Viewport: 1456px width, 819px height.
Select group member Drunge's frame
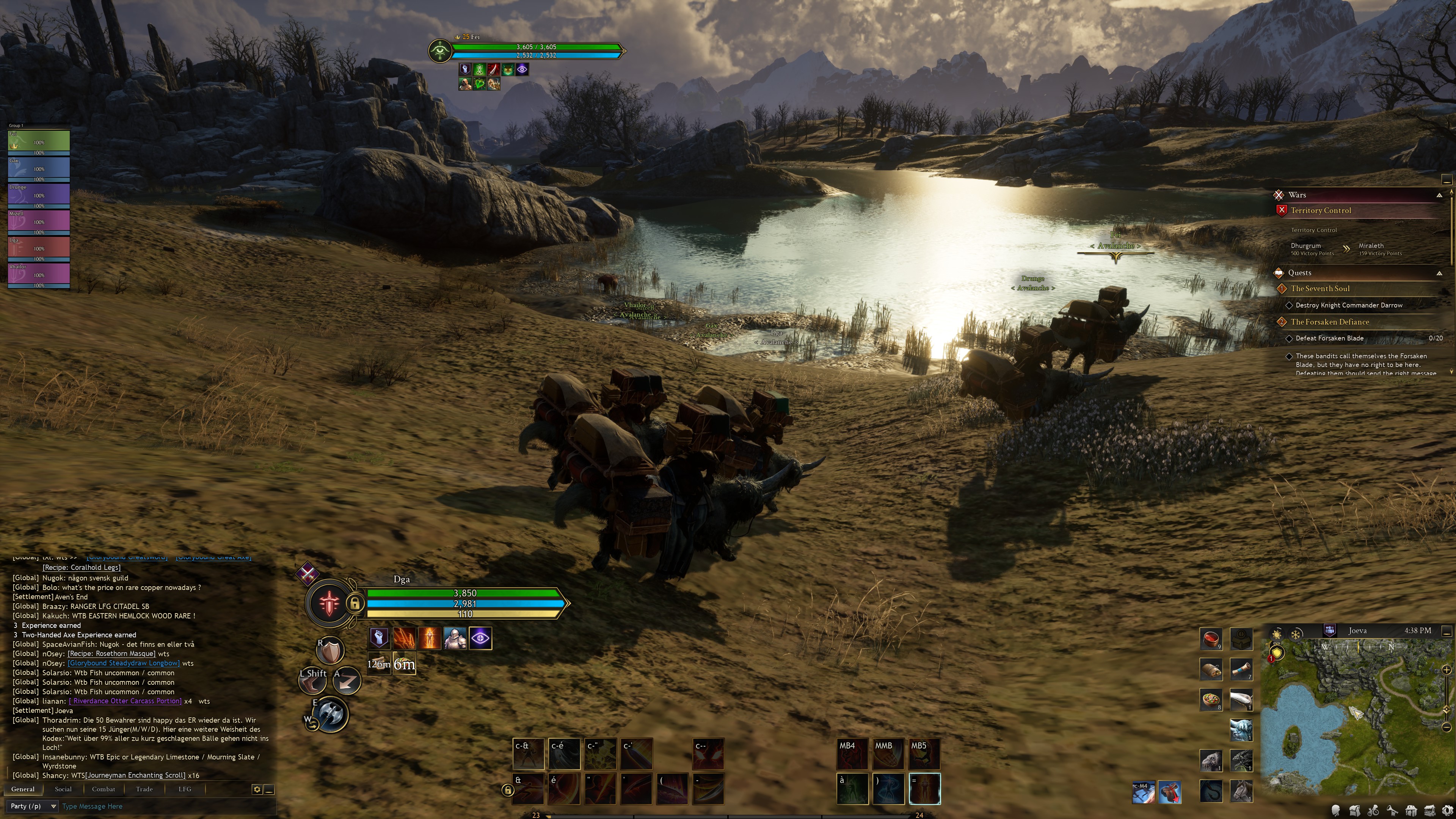pos(38,195)
